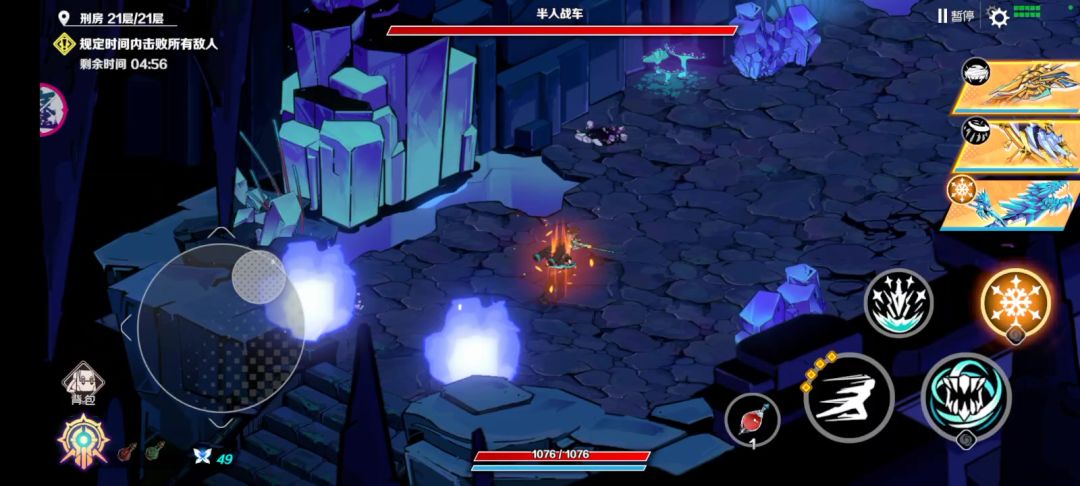Open the objective tracker with yellow diamond icon
1080x486 pixels.
(66, 44)
